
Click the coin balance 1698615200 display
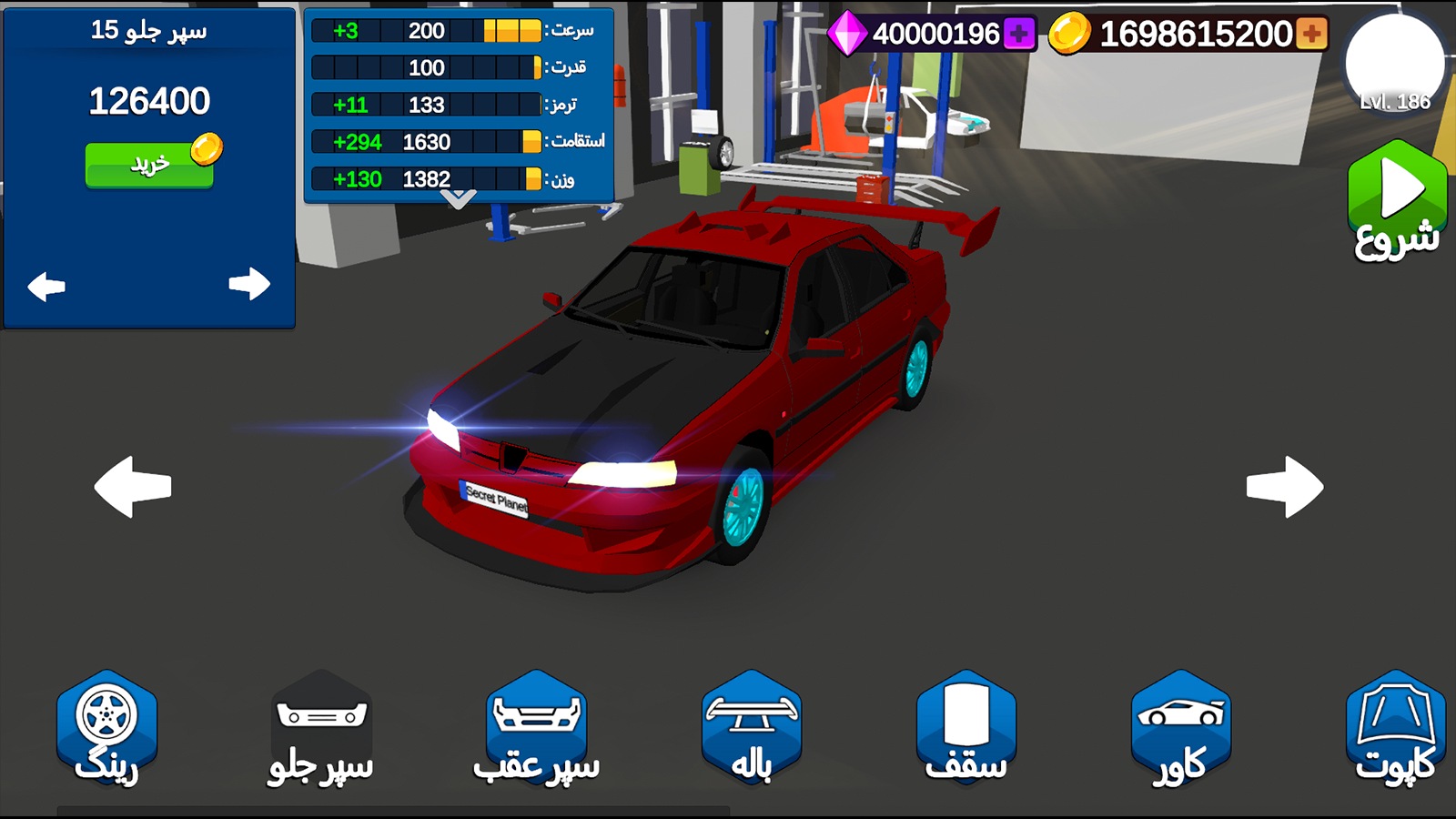[1183, 35]
